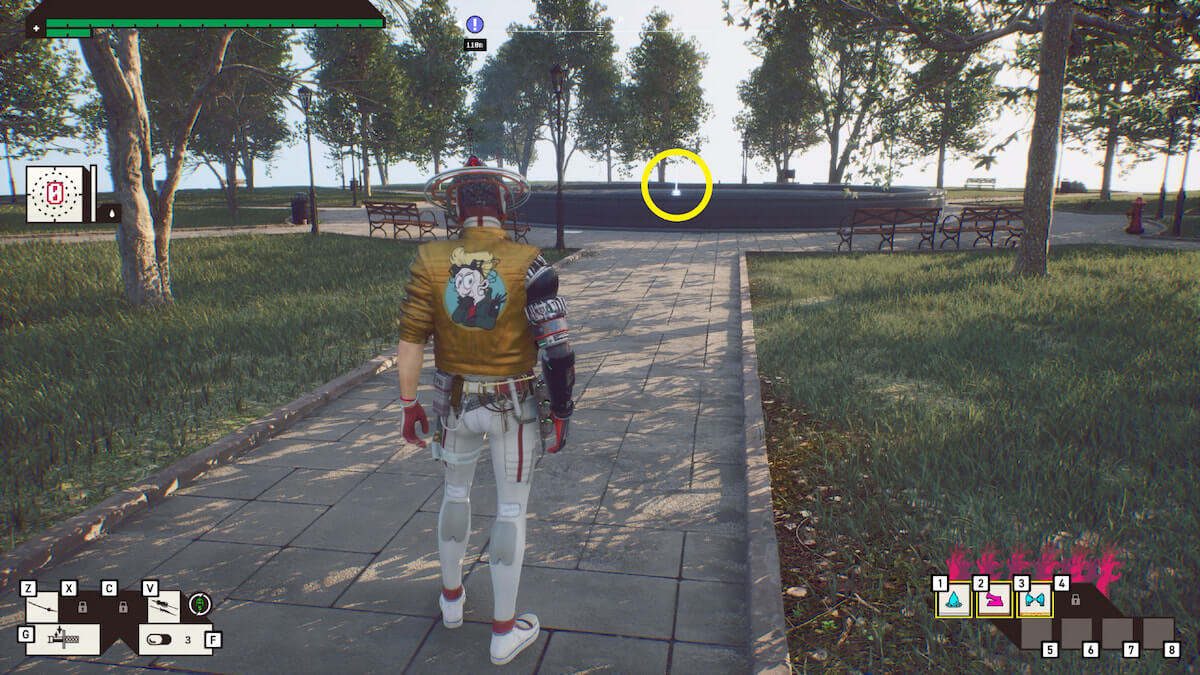This screenshot has height=675, width=1200.
Task: Click the green circular swap icon
Action: 200,604
